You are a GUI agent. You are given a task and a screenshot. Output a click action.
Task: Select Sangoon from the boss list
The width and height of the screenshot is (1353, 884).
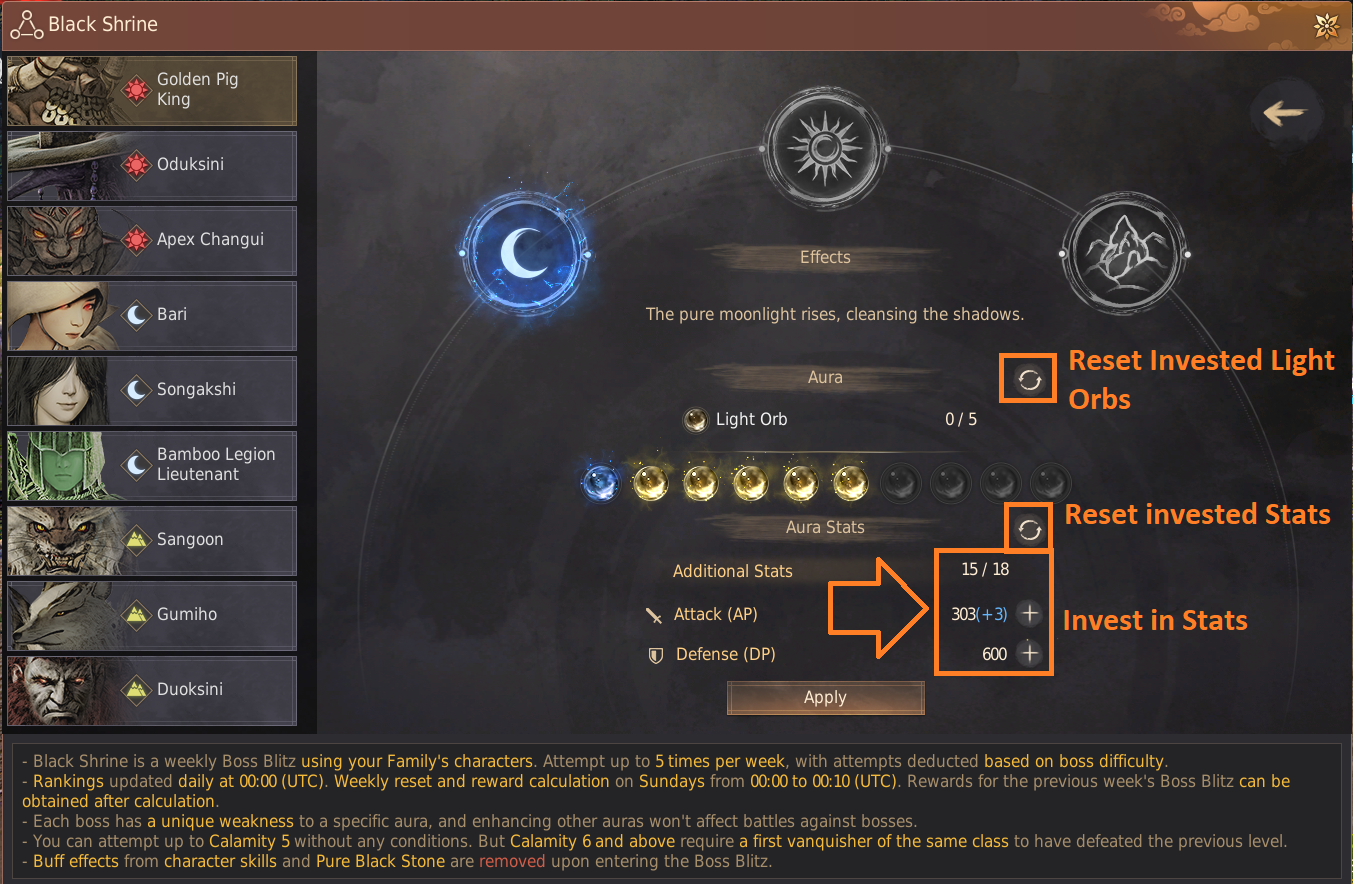click(152, 540)
